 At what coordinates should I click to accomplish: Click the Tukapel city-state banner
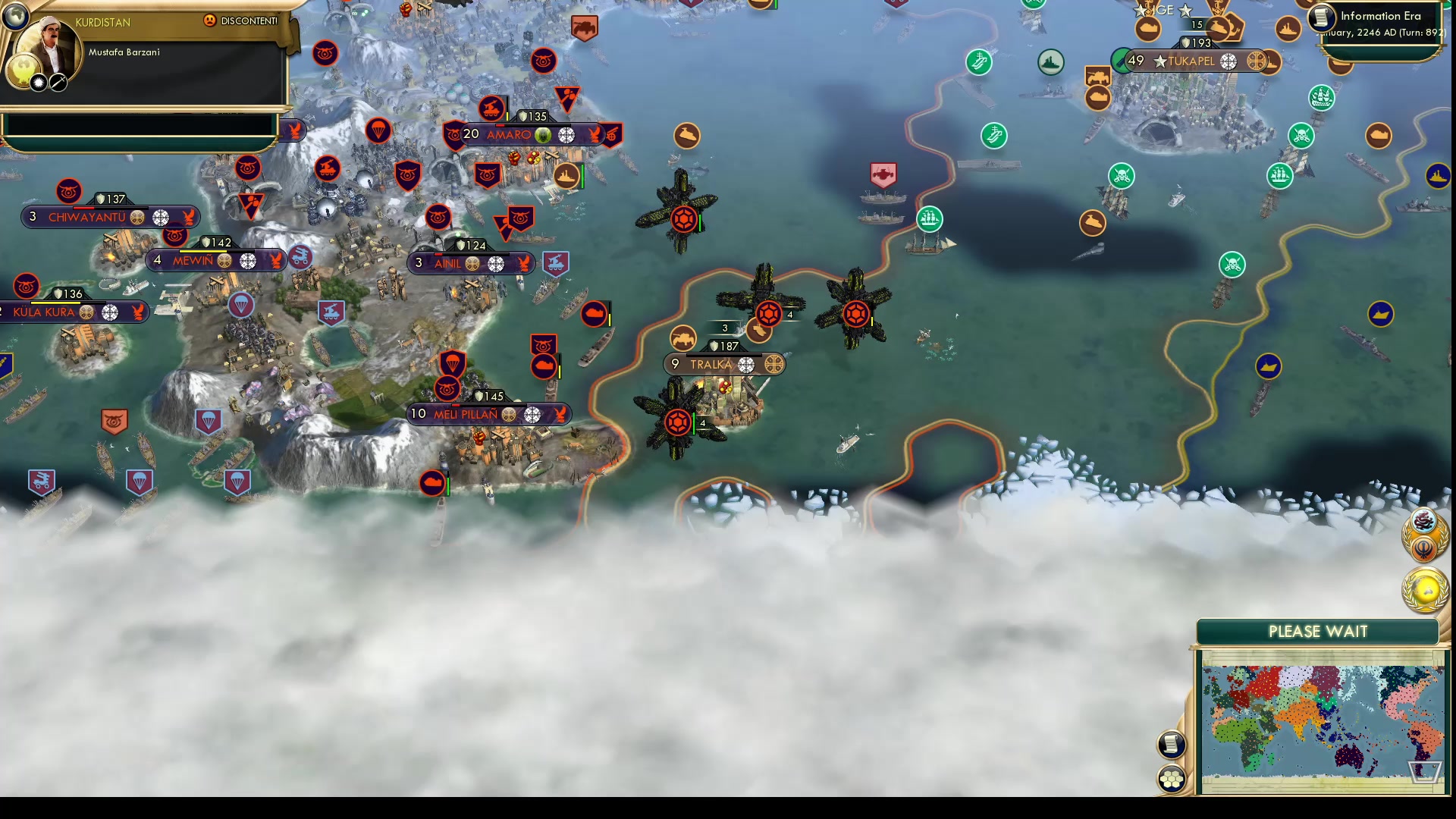click(1191, 62)
